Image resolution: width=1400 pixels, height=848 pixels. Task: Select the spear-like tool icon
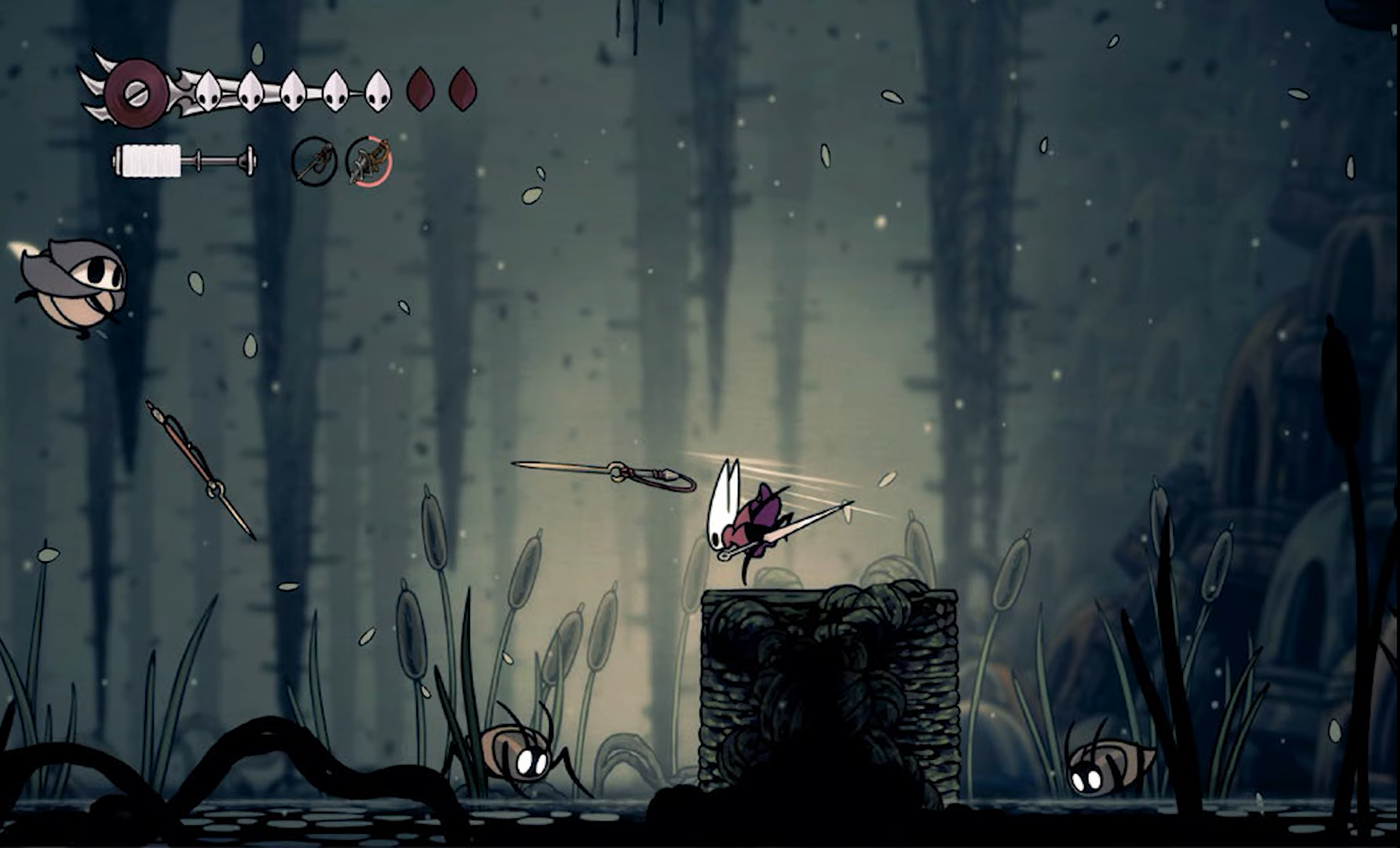[314, 162]
